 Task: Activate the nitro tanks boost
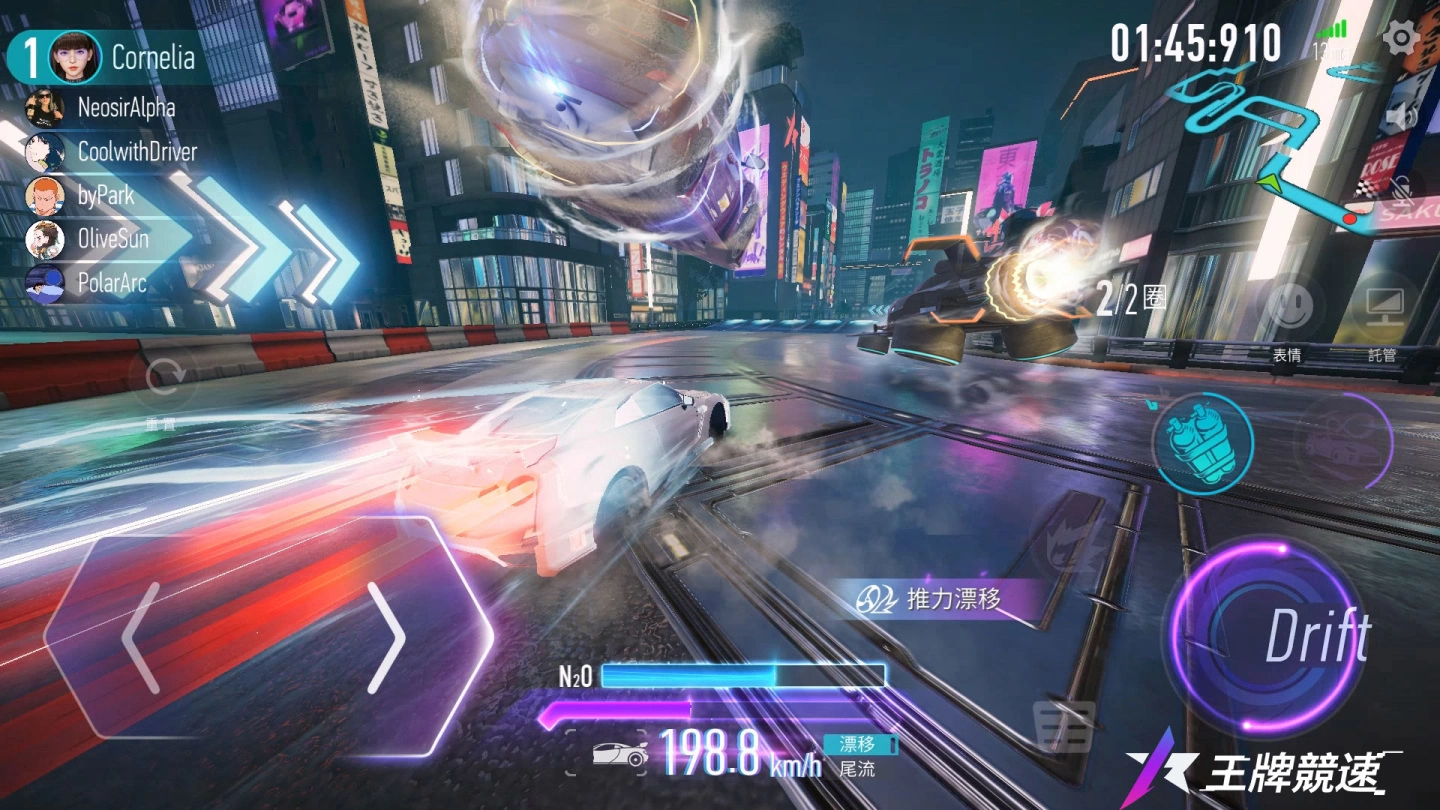(1202, 442)
